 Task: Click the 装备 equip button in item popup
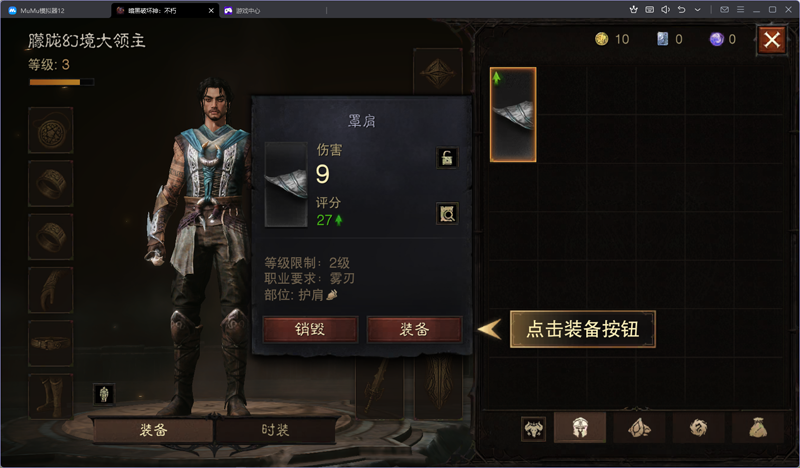pos(414,330)
